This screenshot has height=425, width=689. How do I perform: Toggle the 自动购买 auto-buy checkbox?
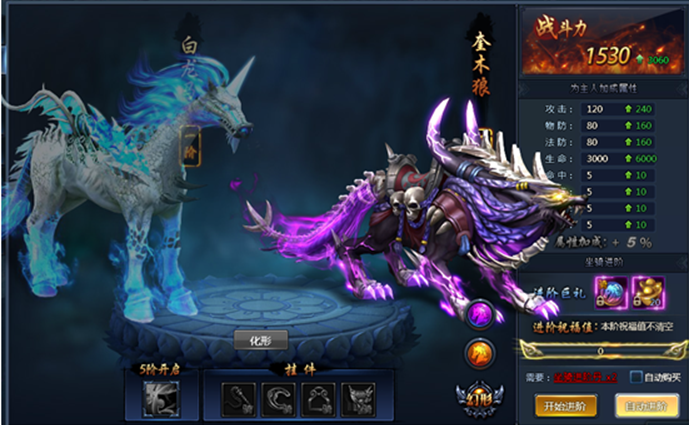pyautogui.click(x=635, y=378)
